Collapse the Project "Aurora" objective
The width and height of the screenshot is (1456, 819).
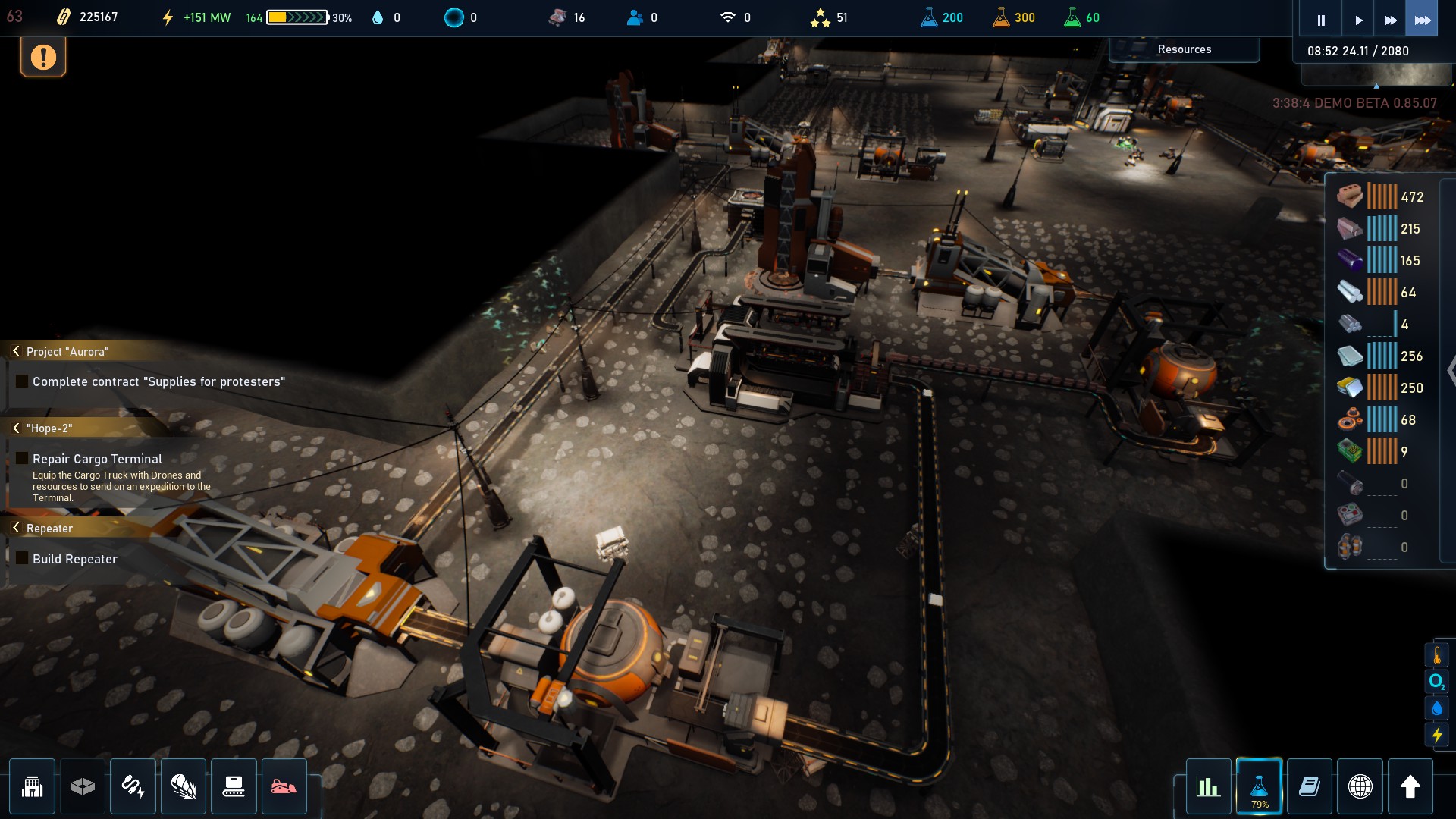[x=16, y=351]
